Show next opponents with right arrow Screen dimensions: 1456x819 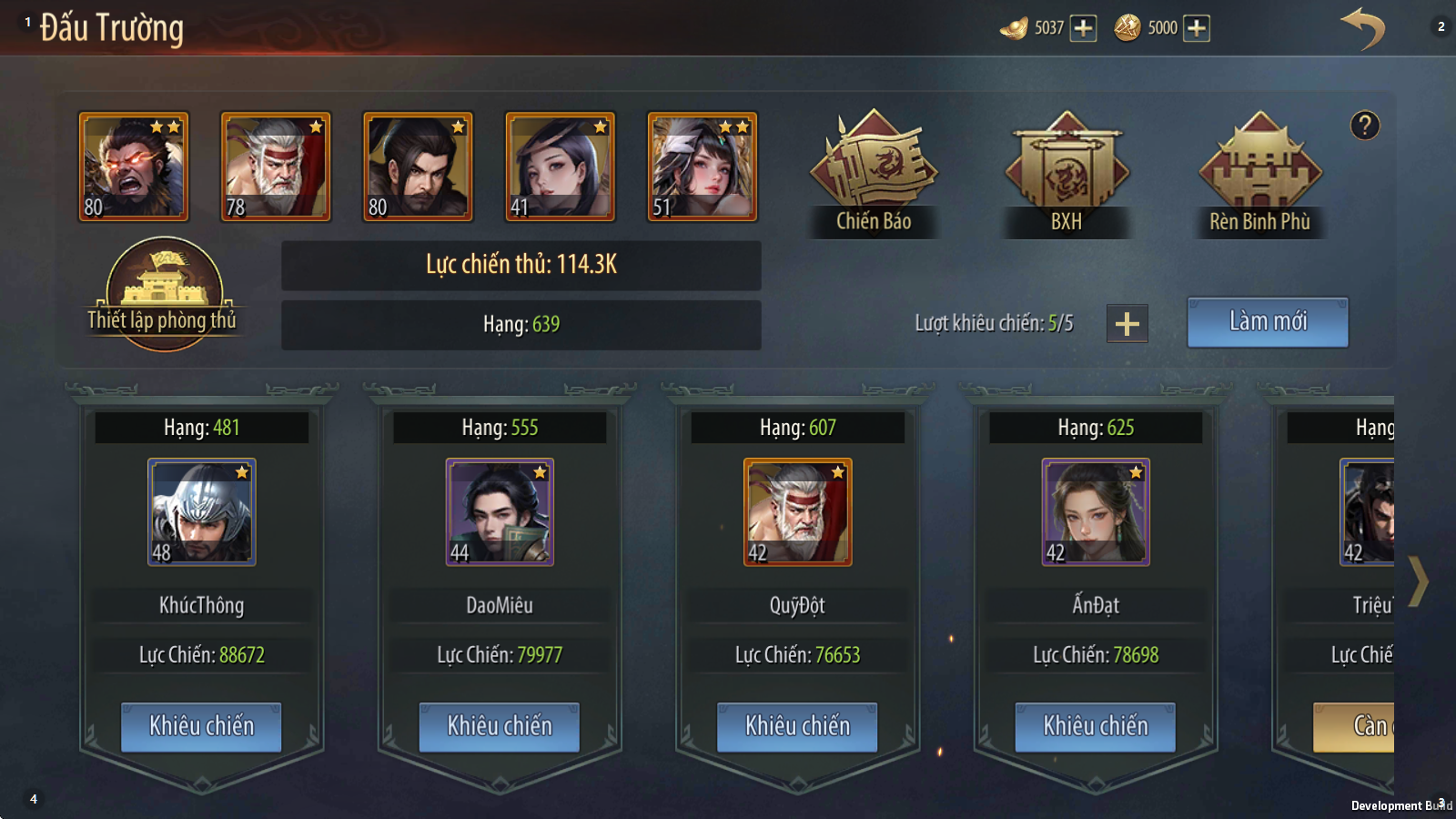(1418, 581)
